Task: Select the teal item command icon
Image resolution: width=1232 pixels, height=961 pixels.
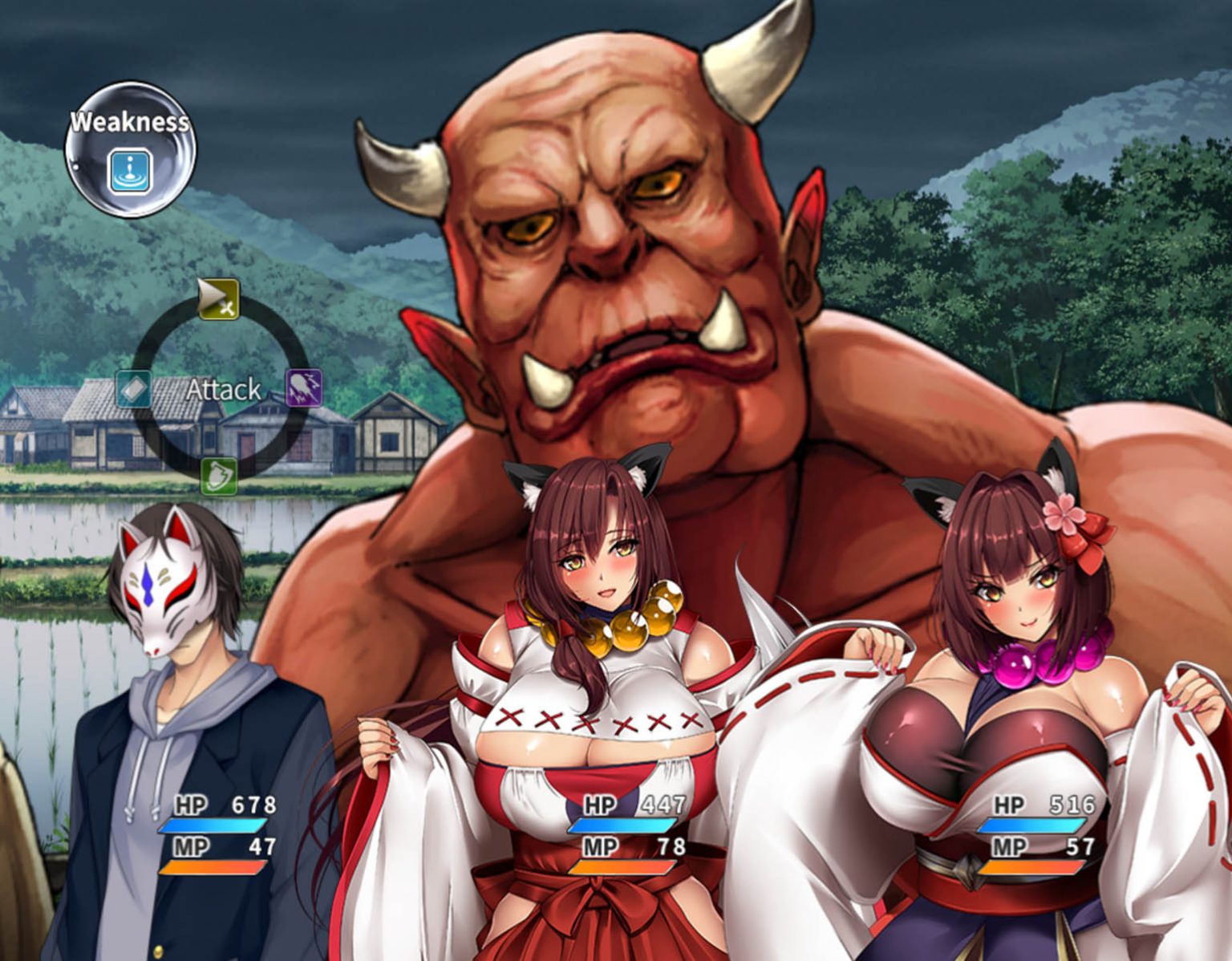Action: 132,391
